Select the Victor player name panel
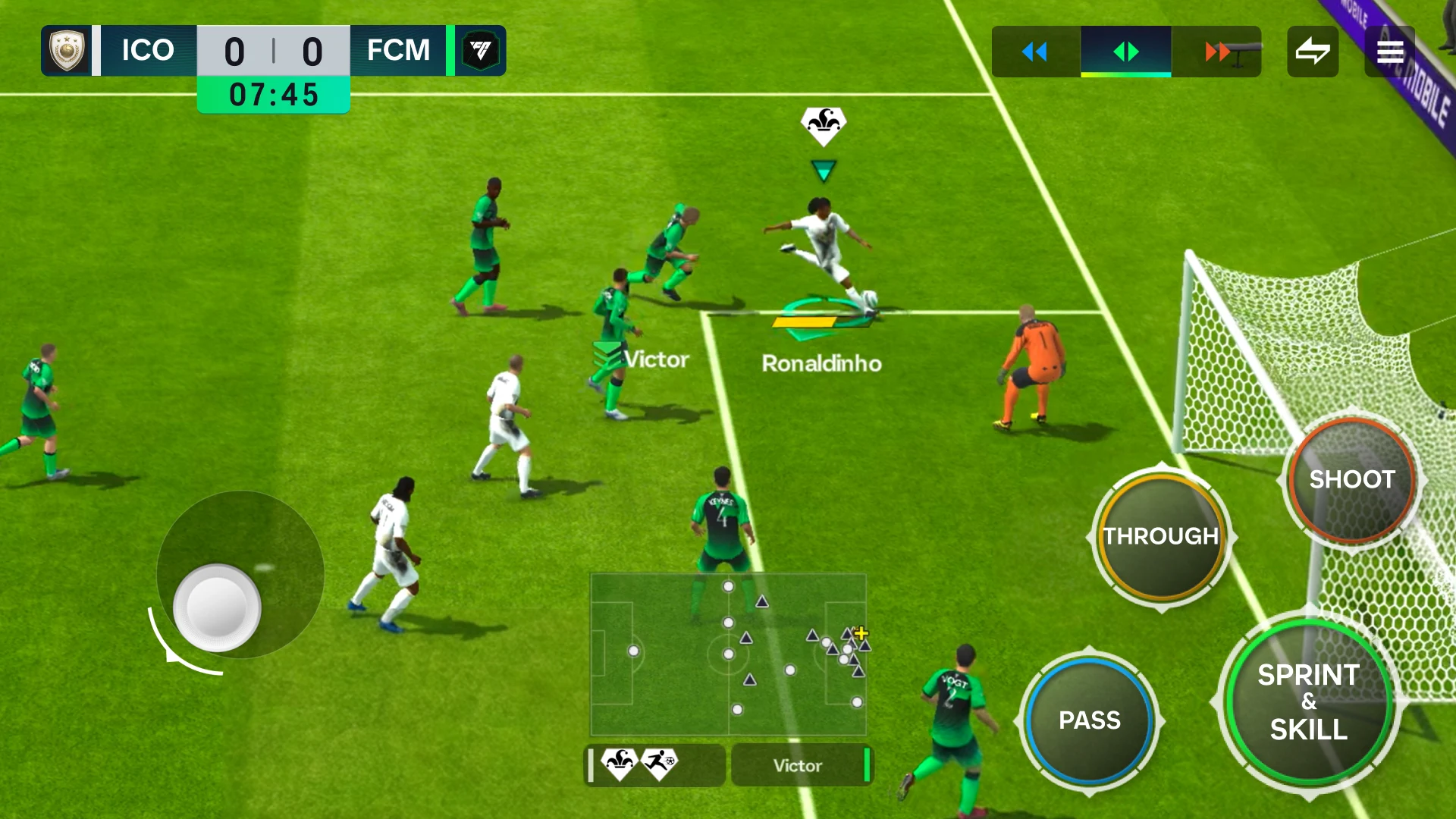 click(802, 765)
